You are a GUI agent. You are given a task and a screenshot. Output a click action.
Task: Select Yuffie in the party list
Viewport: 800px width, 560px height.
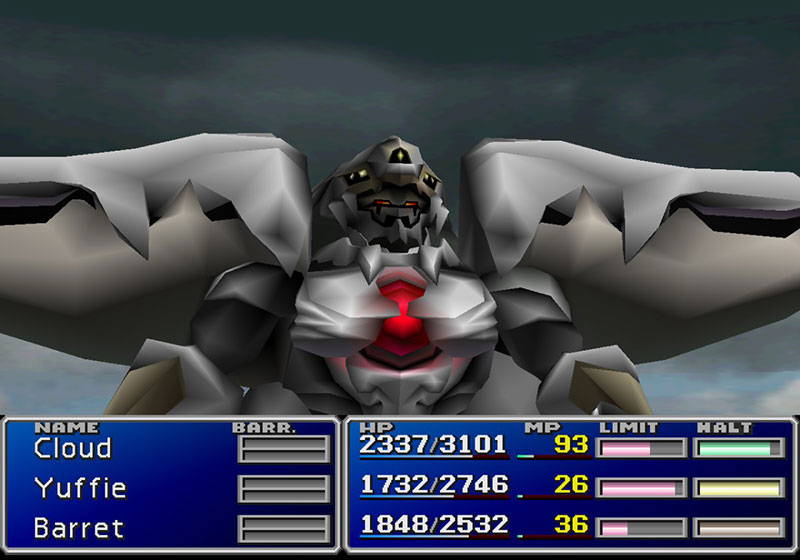coord(80,488)
